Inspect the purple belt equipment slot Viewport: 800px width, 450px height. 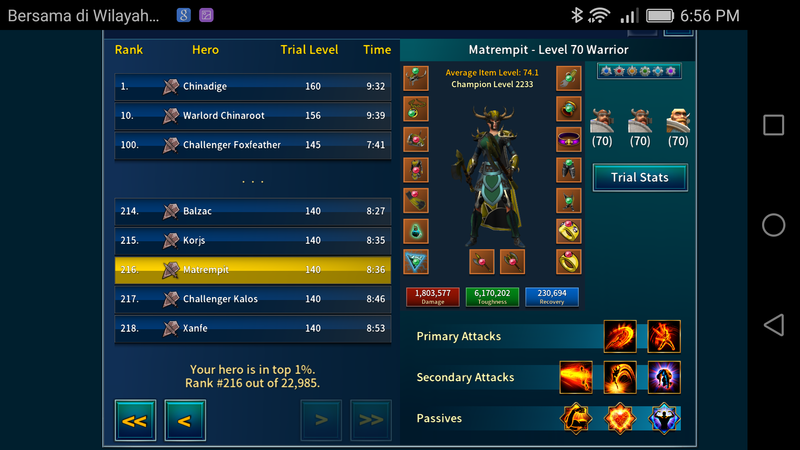(x=569, y=139)
